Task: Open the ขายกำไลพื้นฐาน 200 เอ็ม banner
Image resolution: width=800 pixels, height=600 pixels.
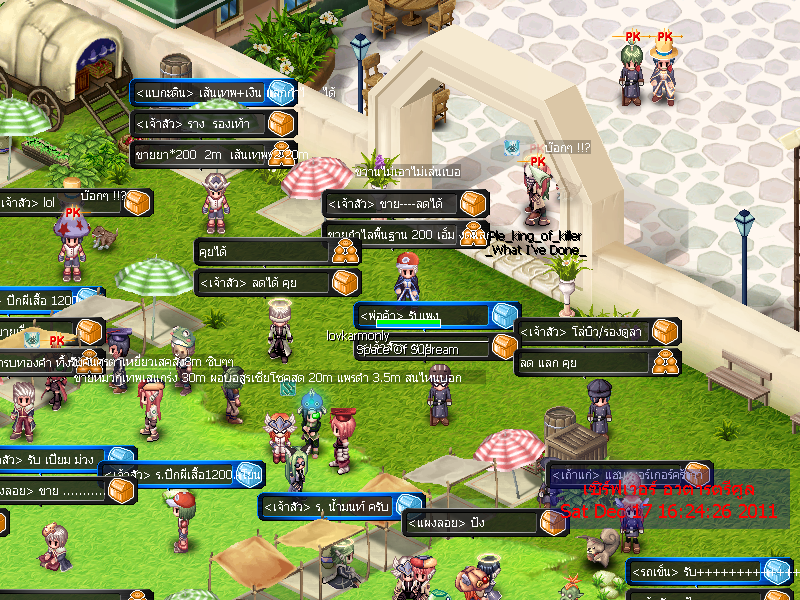Action: coord(400,234)
